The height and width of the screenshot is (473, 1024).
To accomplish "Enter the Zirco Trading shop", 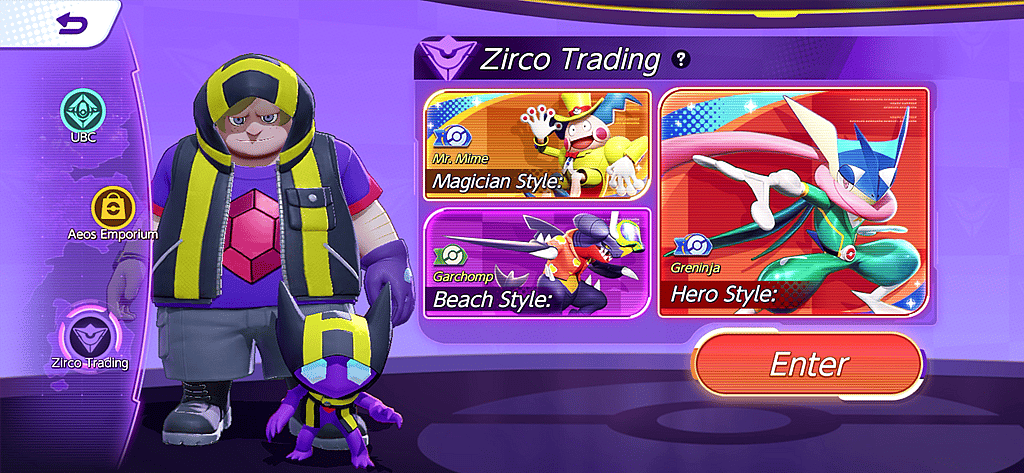I will click(808, 365).
